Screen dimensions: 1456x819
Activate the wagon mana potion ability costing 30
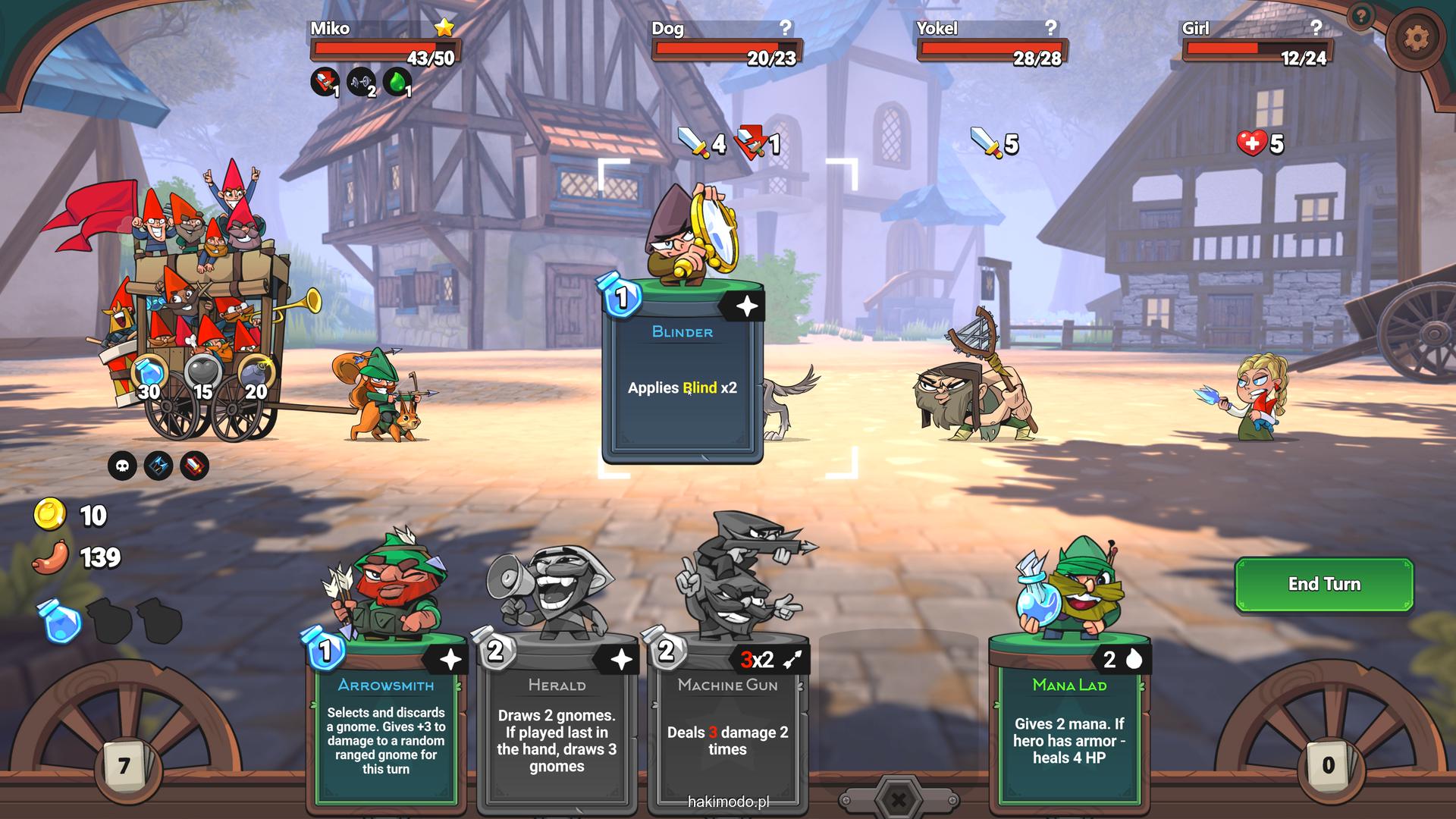coord(150,376)
